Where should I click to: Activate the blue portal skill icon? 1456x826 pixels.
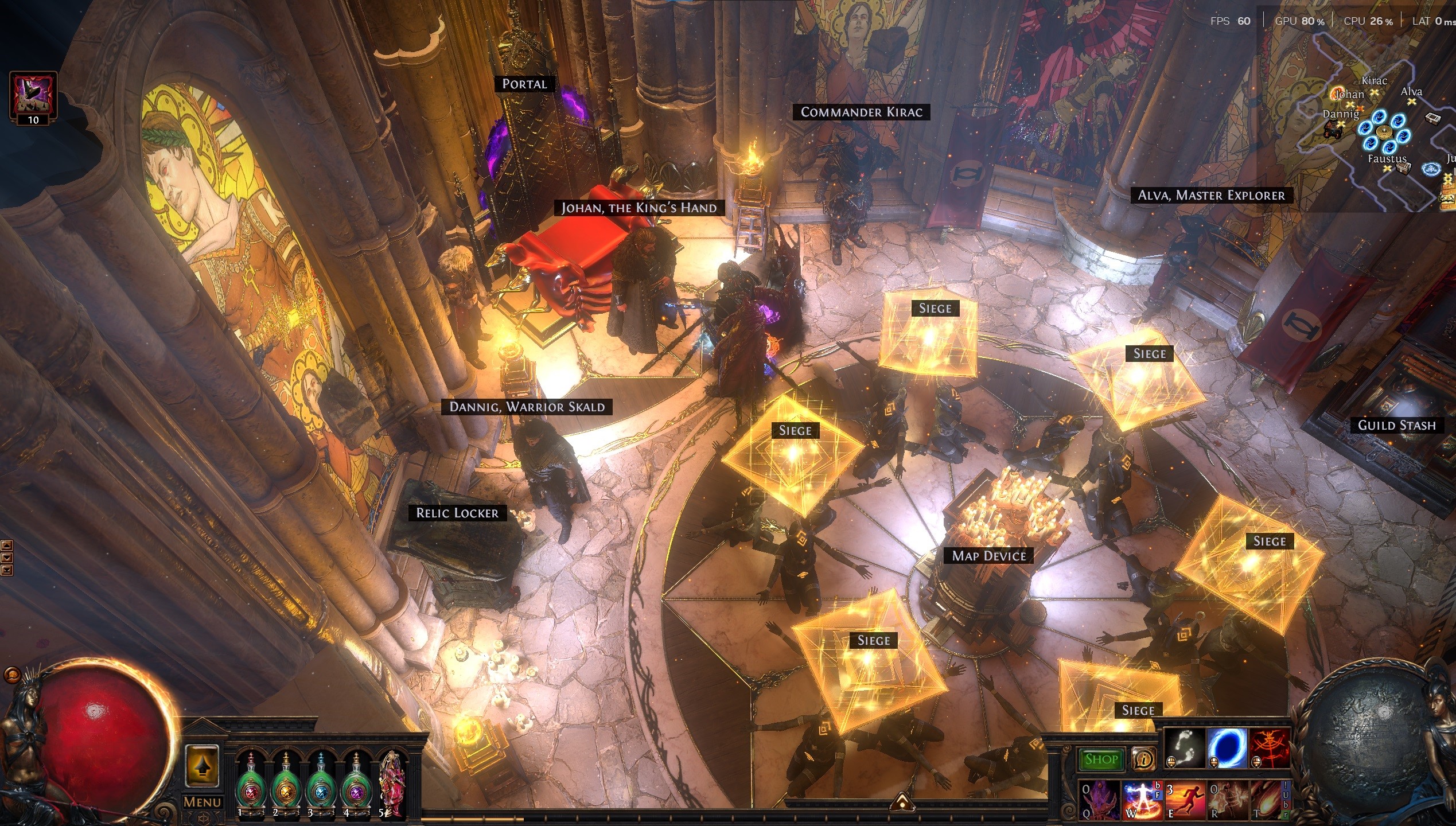click(1227, 749)
